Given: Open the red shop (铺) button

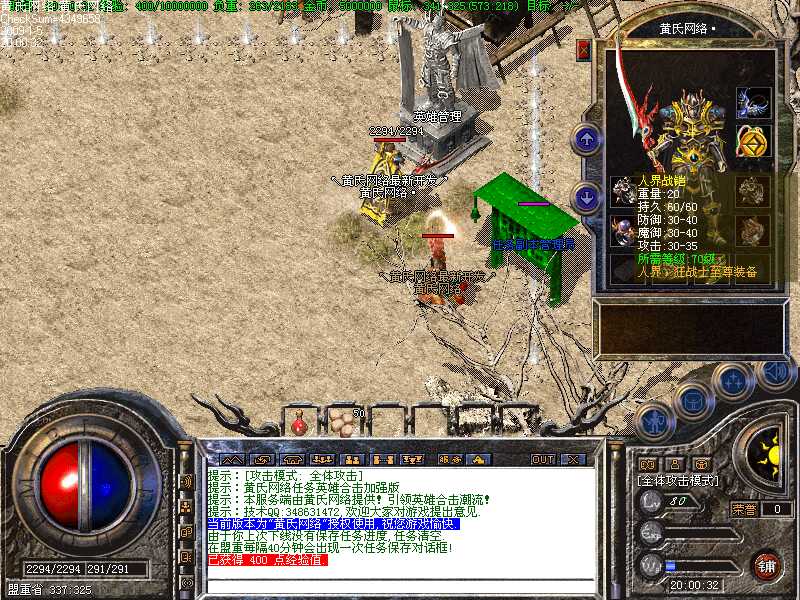Looking at the screenshot, I should coord(767,565).
